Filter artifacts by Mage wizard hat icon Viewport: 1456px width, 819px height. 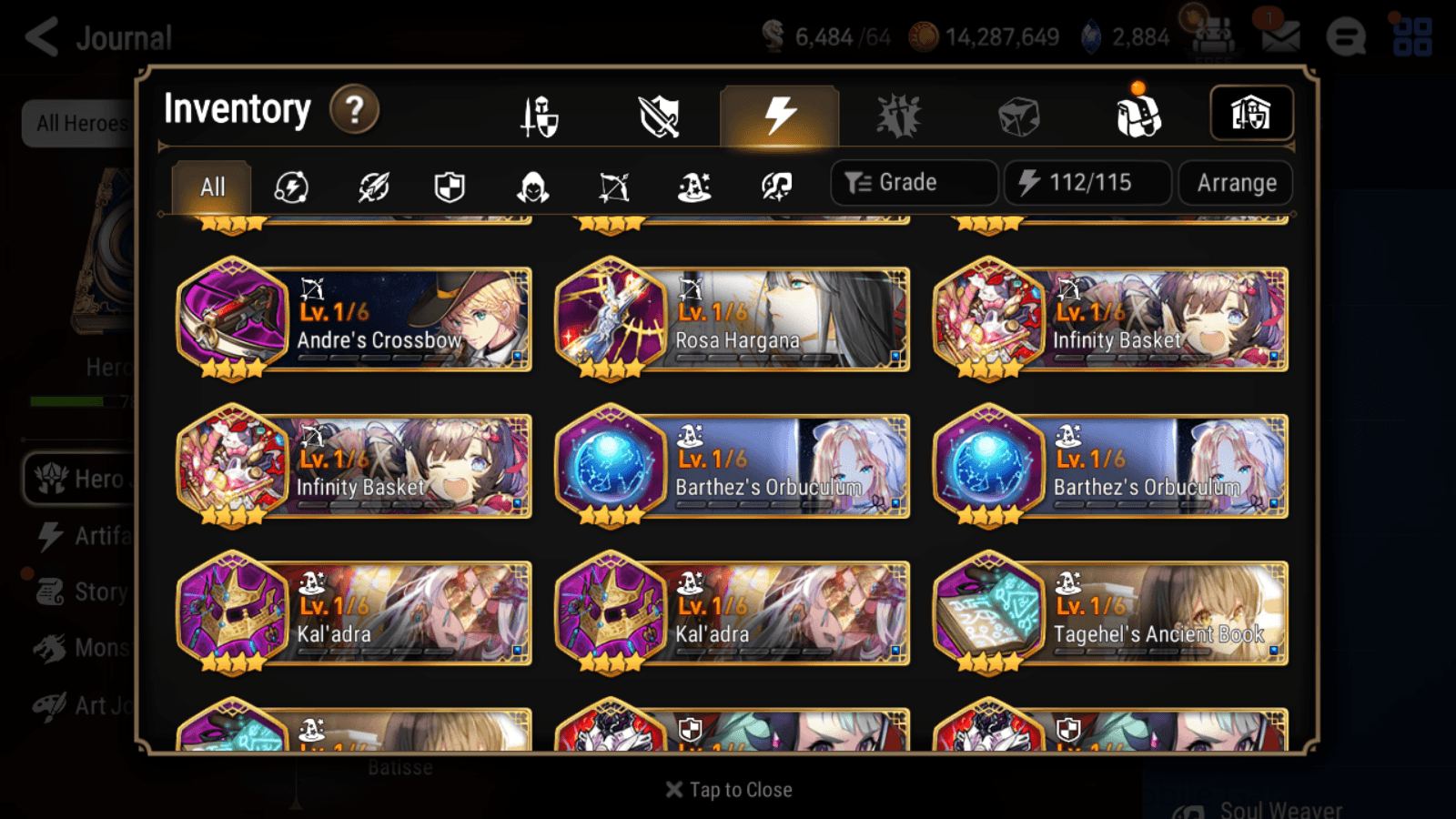tap(694, 187)
